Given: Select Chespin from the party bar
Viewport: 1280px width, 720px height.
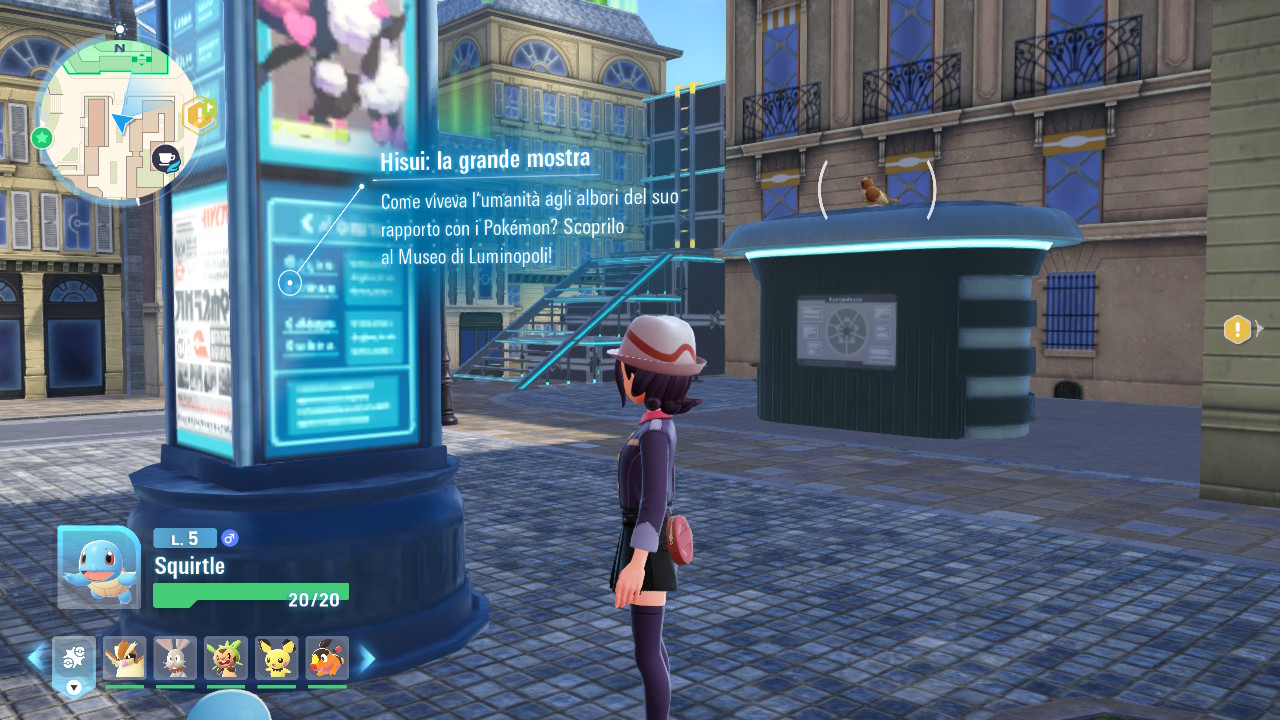Looking at the screenshot, I should pyautogui.click(x=226, y=658).
